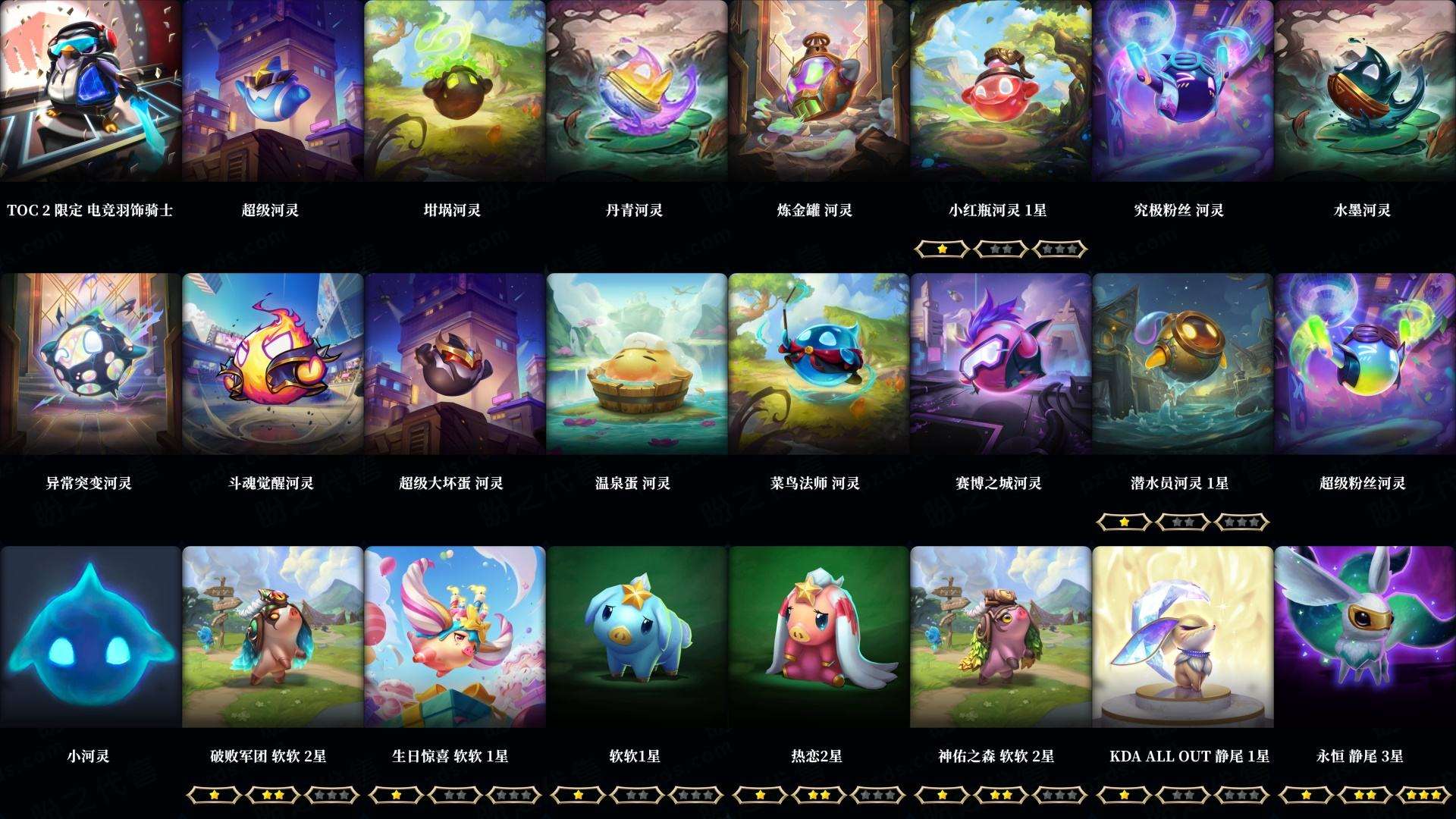Upgrade 破败军团 软软 to 3 stars
Screen dimensions: 1456x819
pos(334,795)
